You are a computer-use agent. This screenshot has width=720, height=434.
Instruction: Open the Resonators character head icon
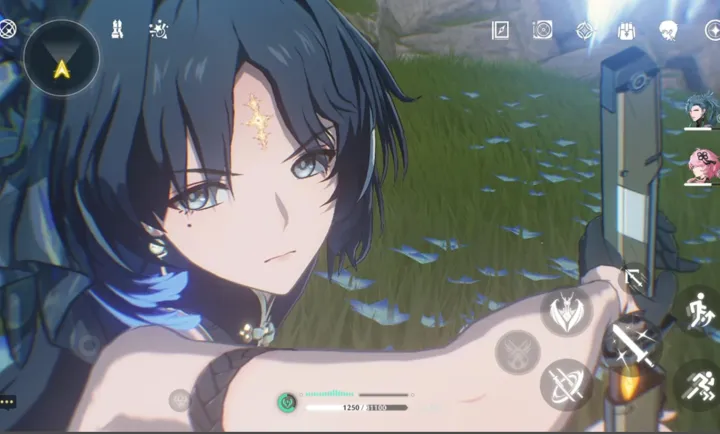(669, 30)
